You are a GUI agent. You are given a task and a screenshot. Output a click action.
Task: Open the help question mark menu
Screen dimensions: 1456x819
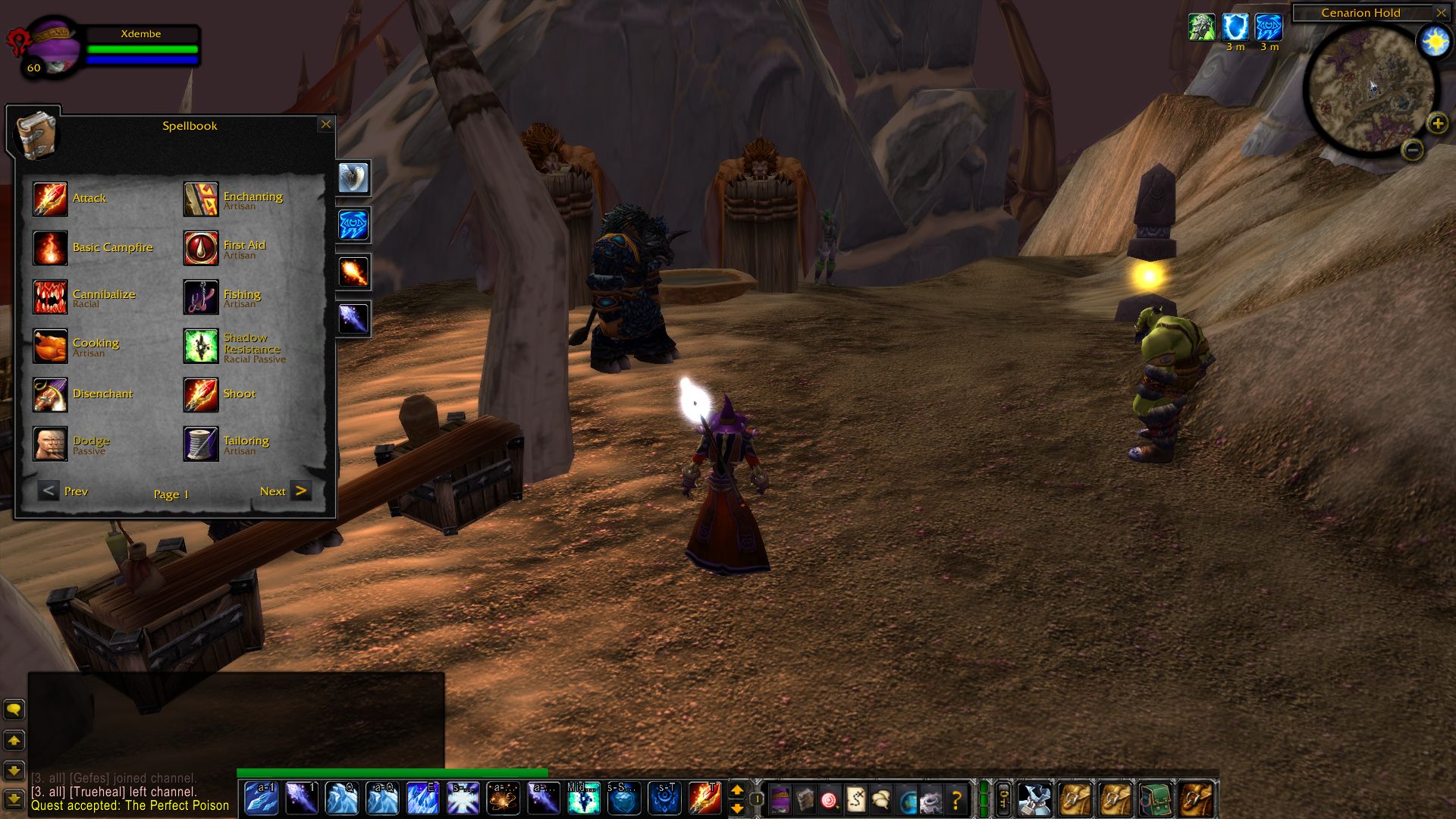pyautogui.click(x=956, y=799)
